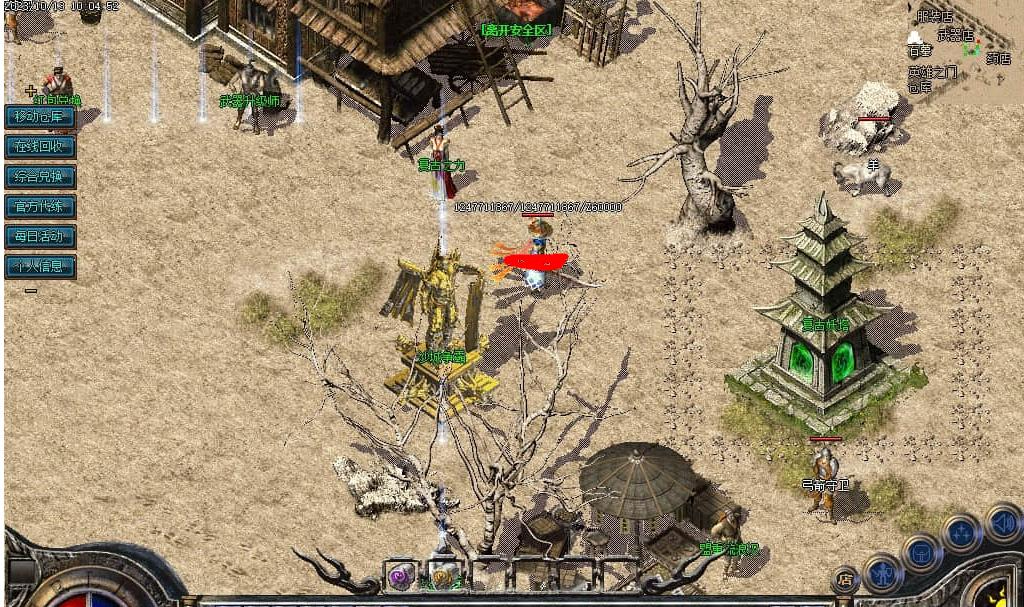Select the 官方代练 button
The height and width of the screenshot is (607, 1024).
point(40,207)
